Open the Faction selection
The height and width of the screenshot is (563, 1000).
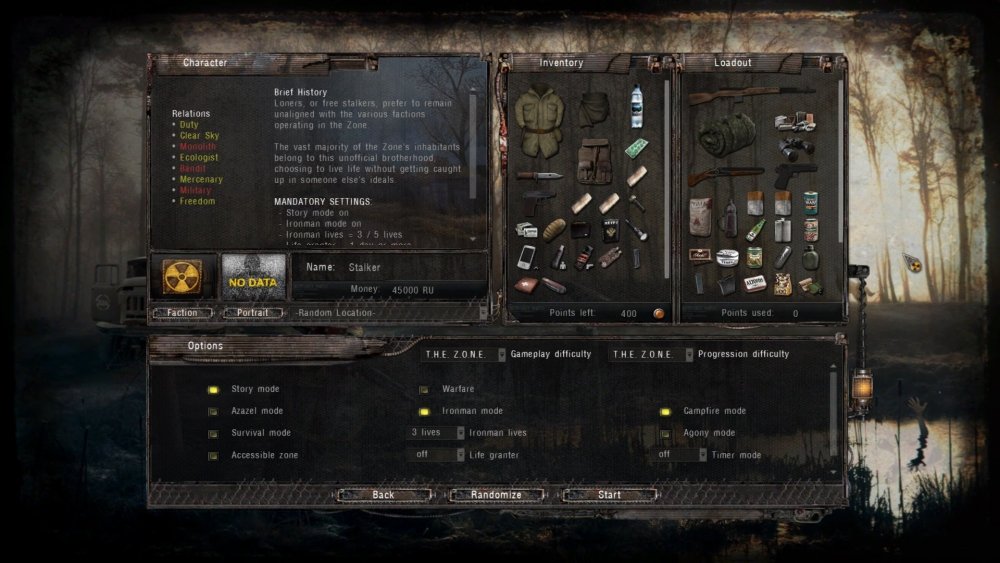pyautogui.click(x=182, y=313)
